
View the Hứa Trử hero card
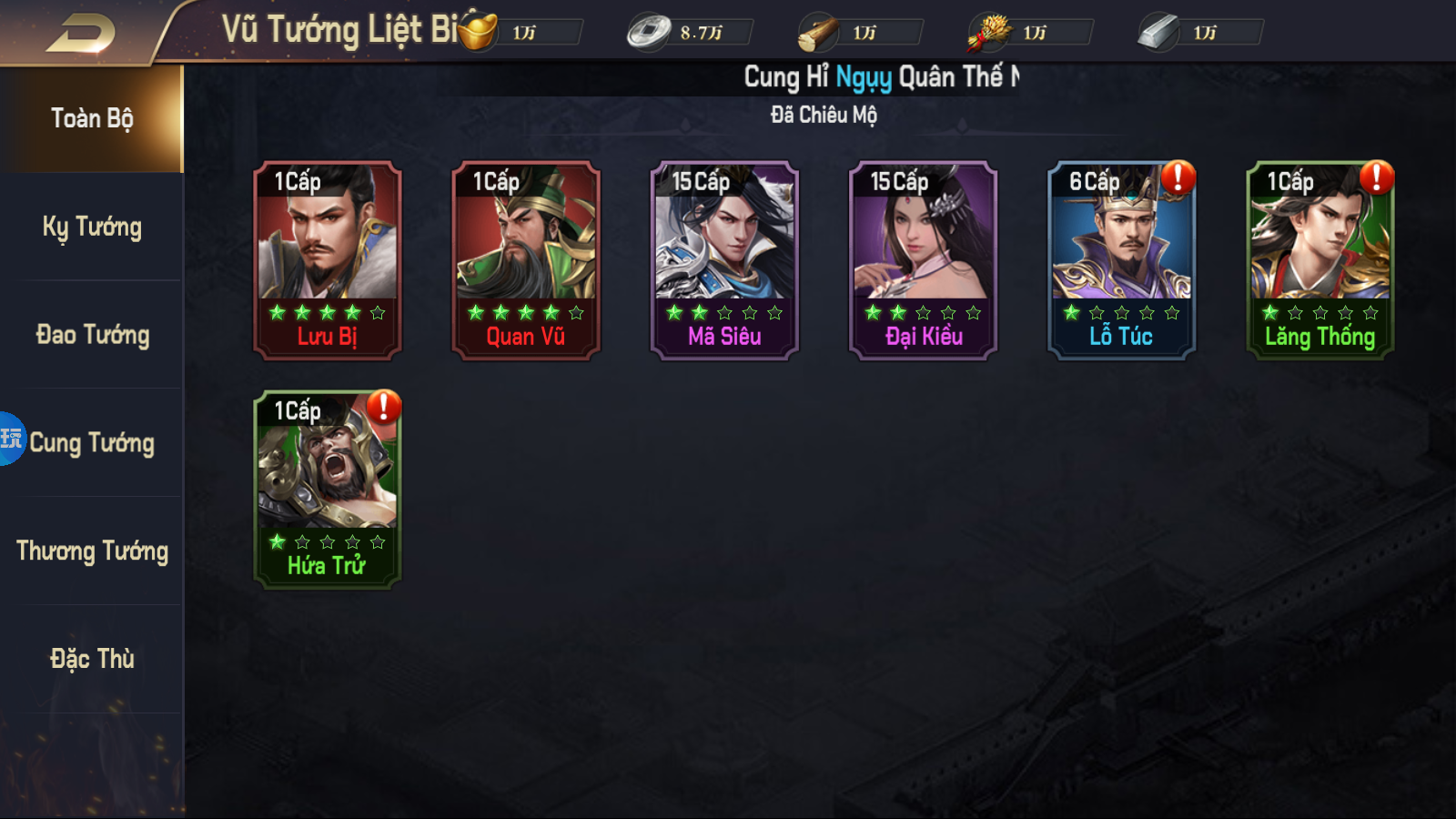click(x=328, y=490)
